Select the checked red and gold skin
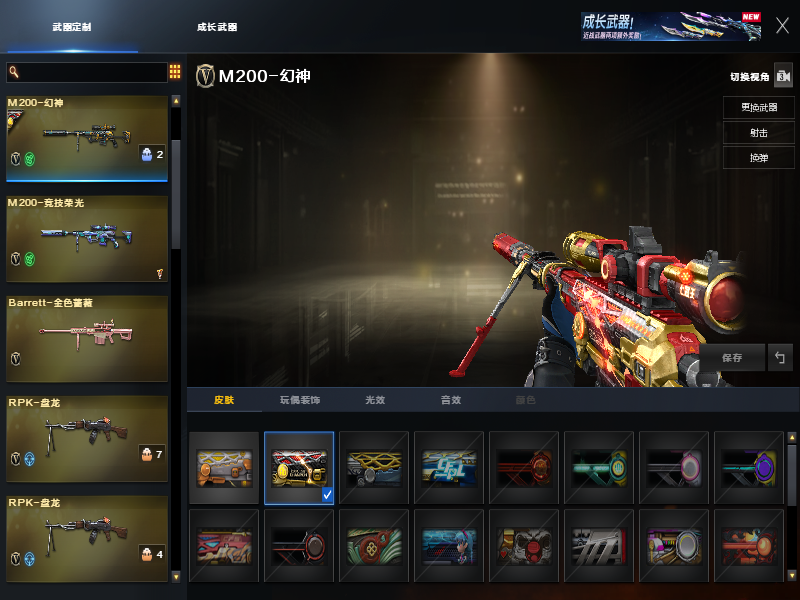Image resolution: width=800 pixels, height=600 pixels. point(299,467)
